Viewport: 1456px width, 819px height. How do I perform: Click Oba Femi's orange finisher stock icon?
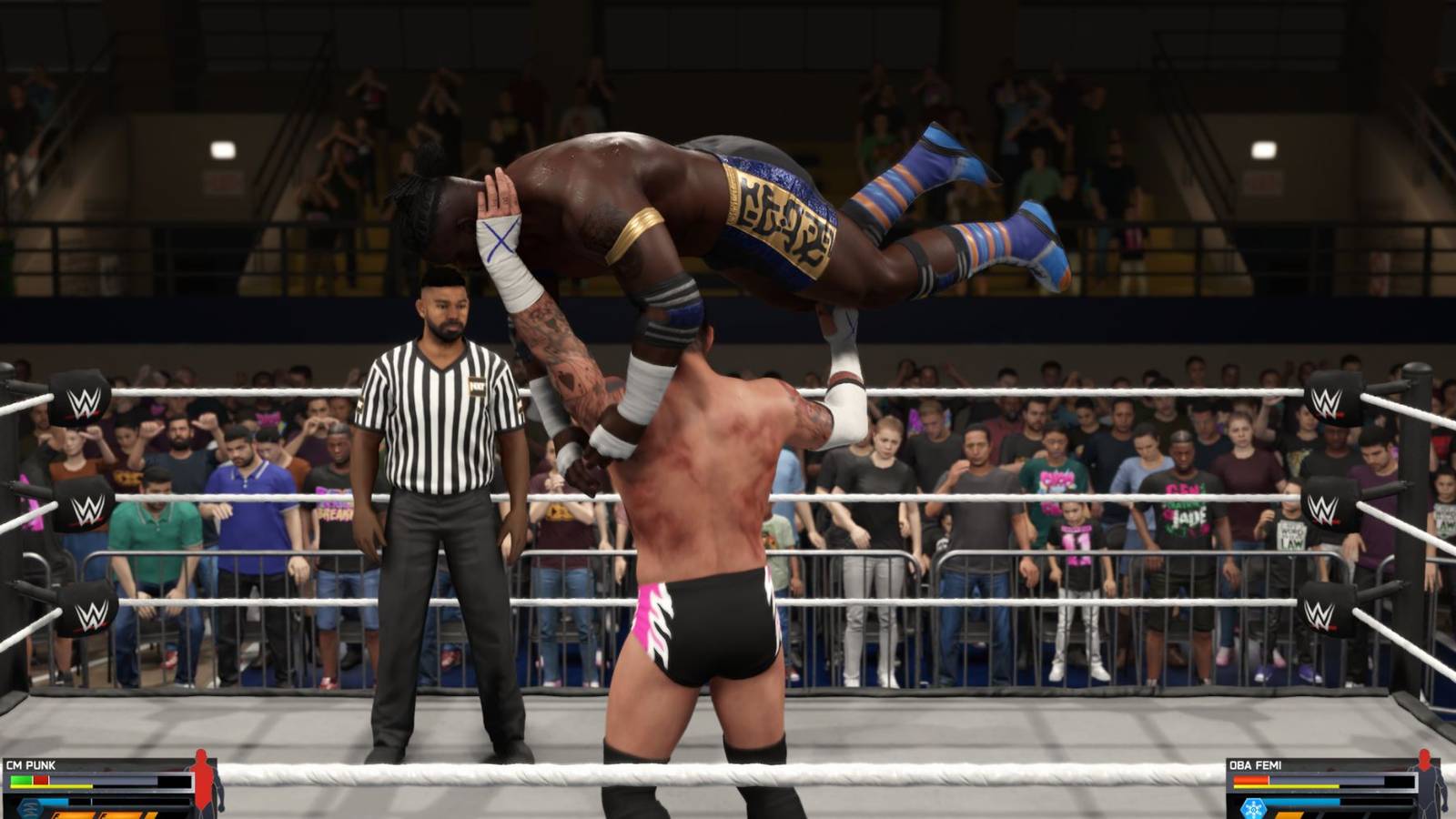[1289, 816]
